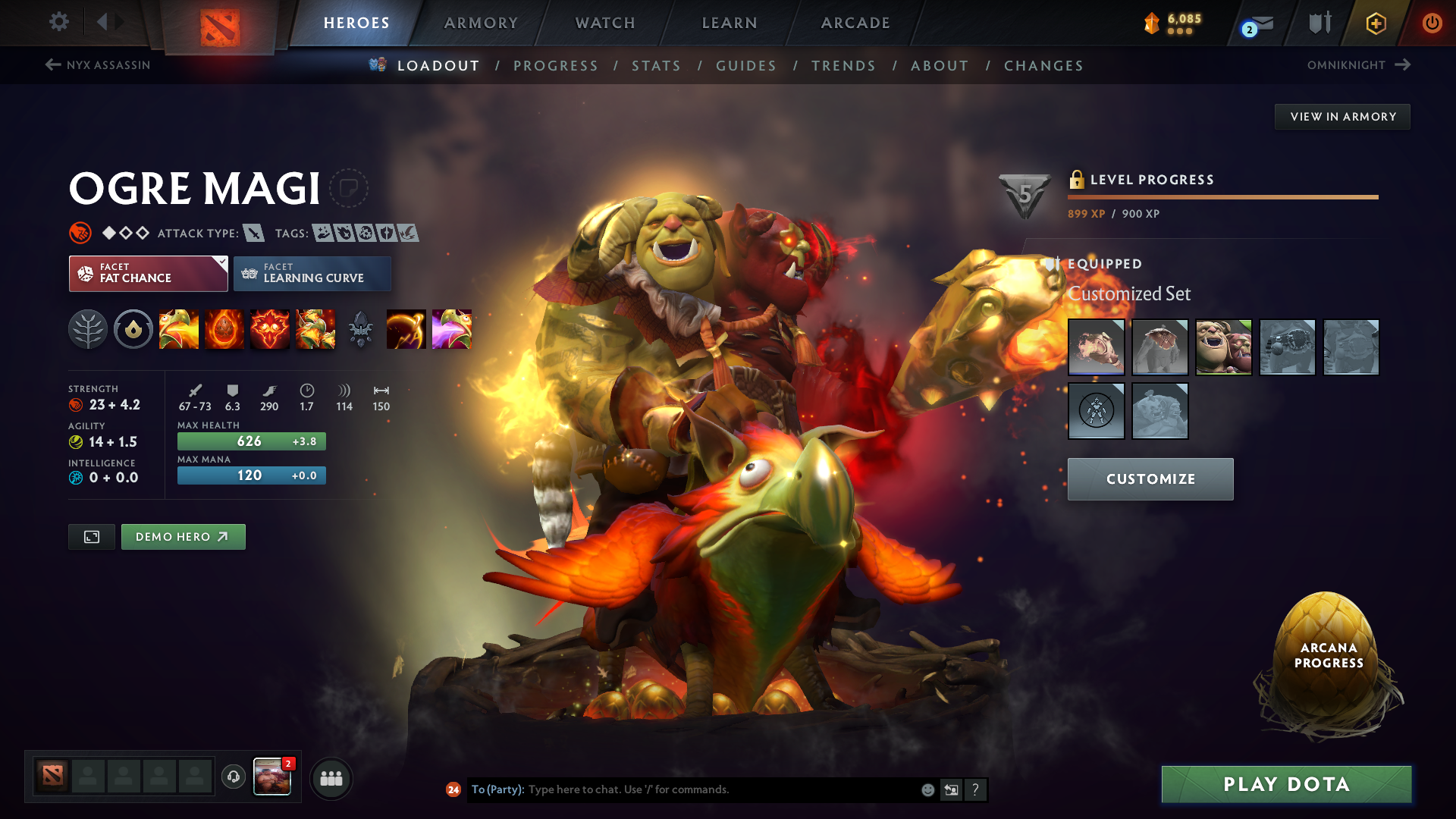Toggle the loadout fullscreen preview icon
1456x819 pixels.
point(91,536)
